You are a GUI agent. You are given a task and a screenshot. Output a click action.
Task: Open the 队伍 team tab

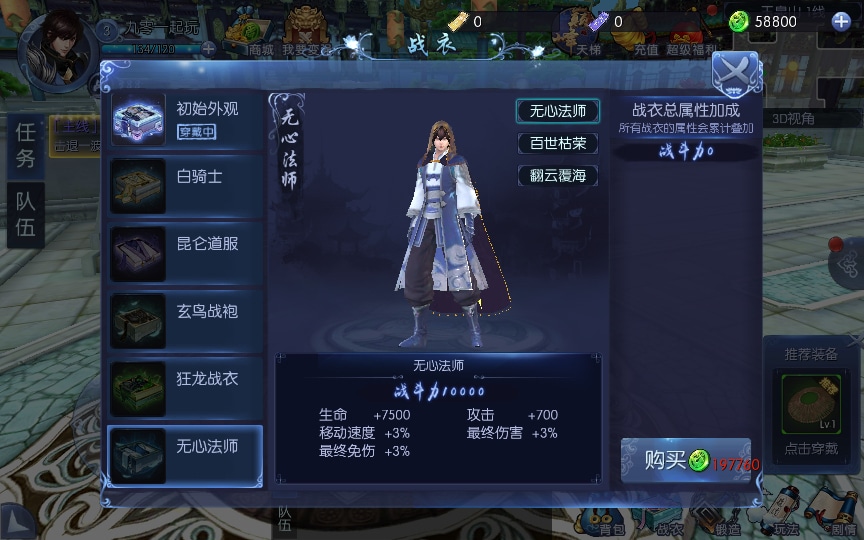click(26, 213)
